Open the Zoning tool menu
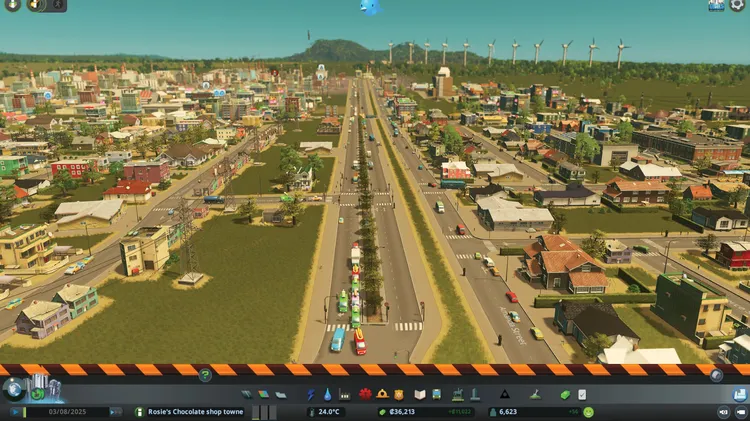Image resolution: width=750 pixels, height=421 pixels. [264, 394]
